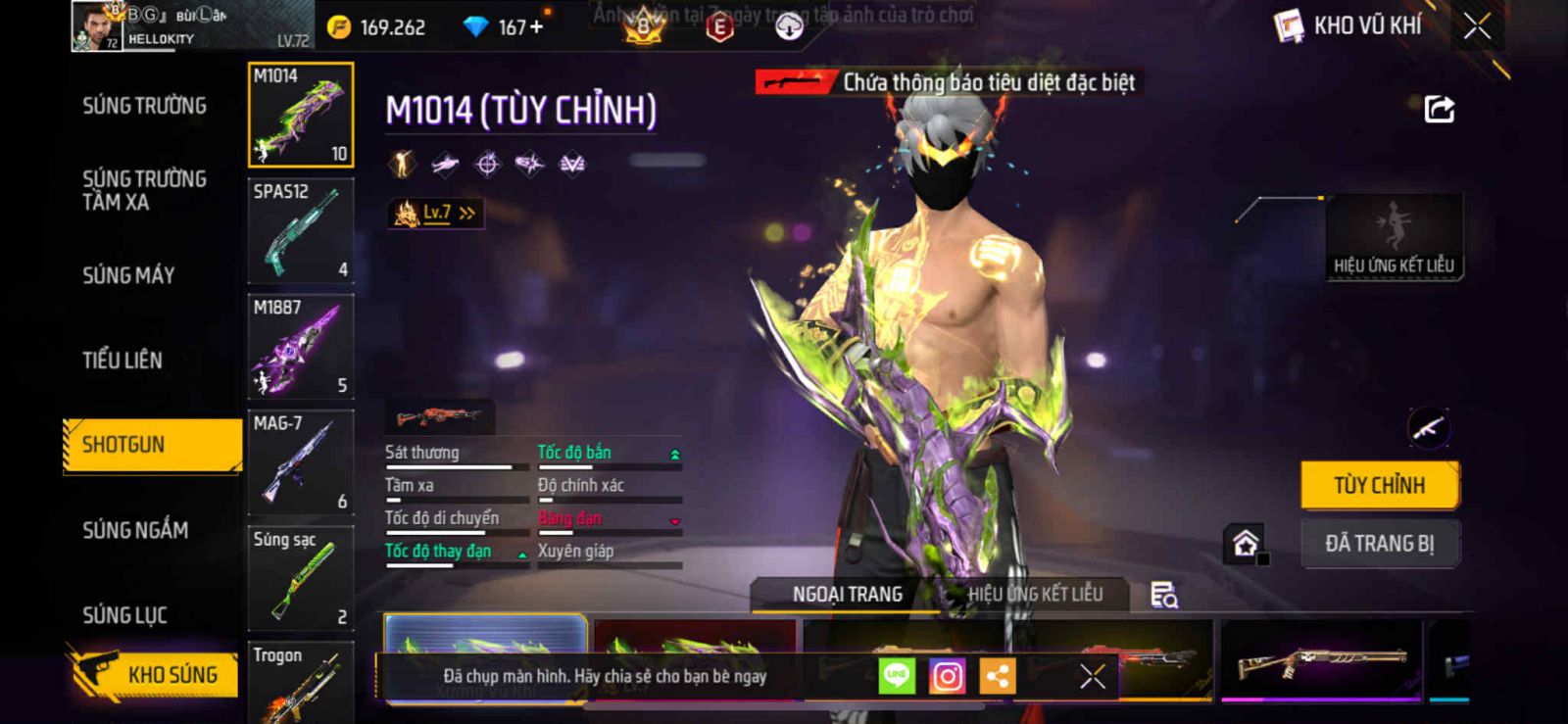Select the MAG-7 shotgun slot

[300, 462]
